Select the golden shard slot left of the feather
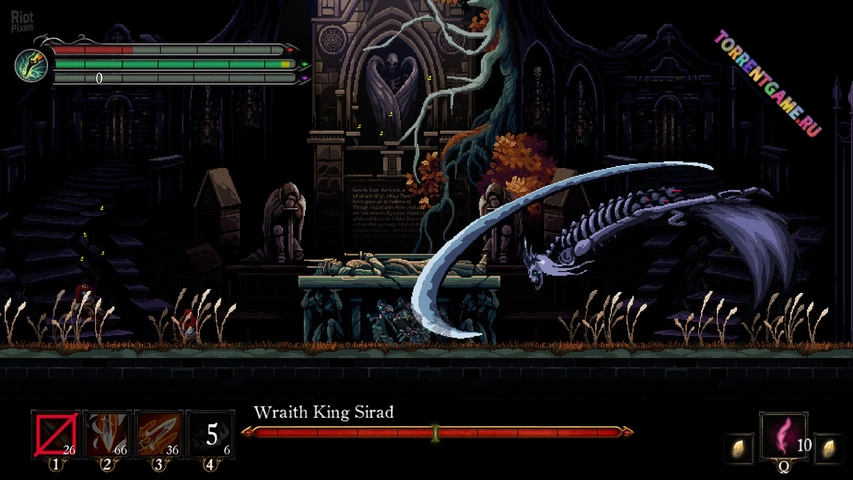 point(740,449)
